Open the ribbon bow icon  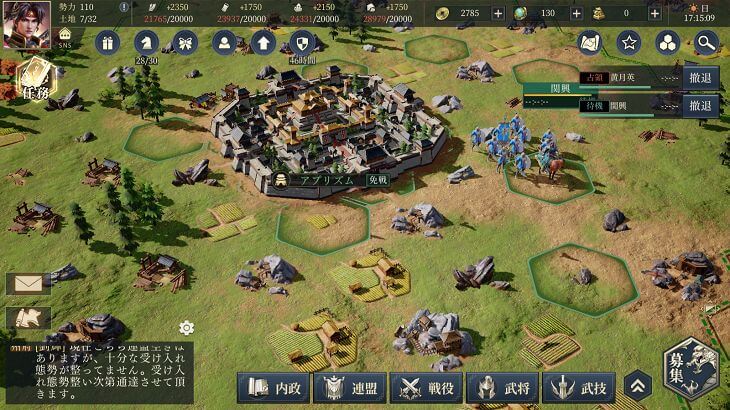click(185, 42)
